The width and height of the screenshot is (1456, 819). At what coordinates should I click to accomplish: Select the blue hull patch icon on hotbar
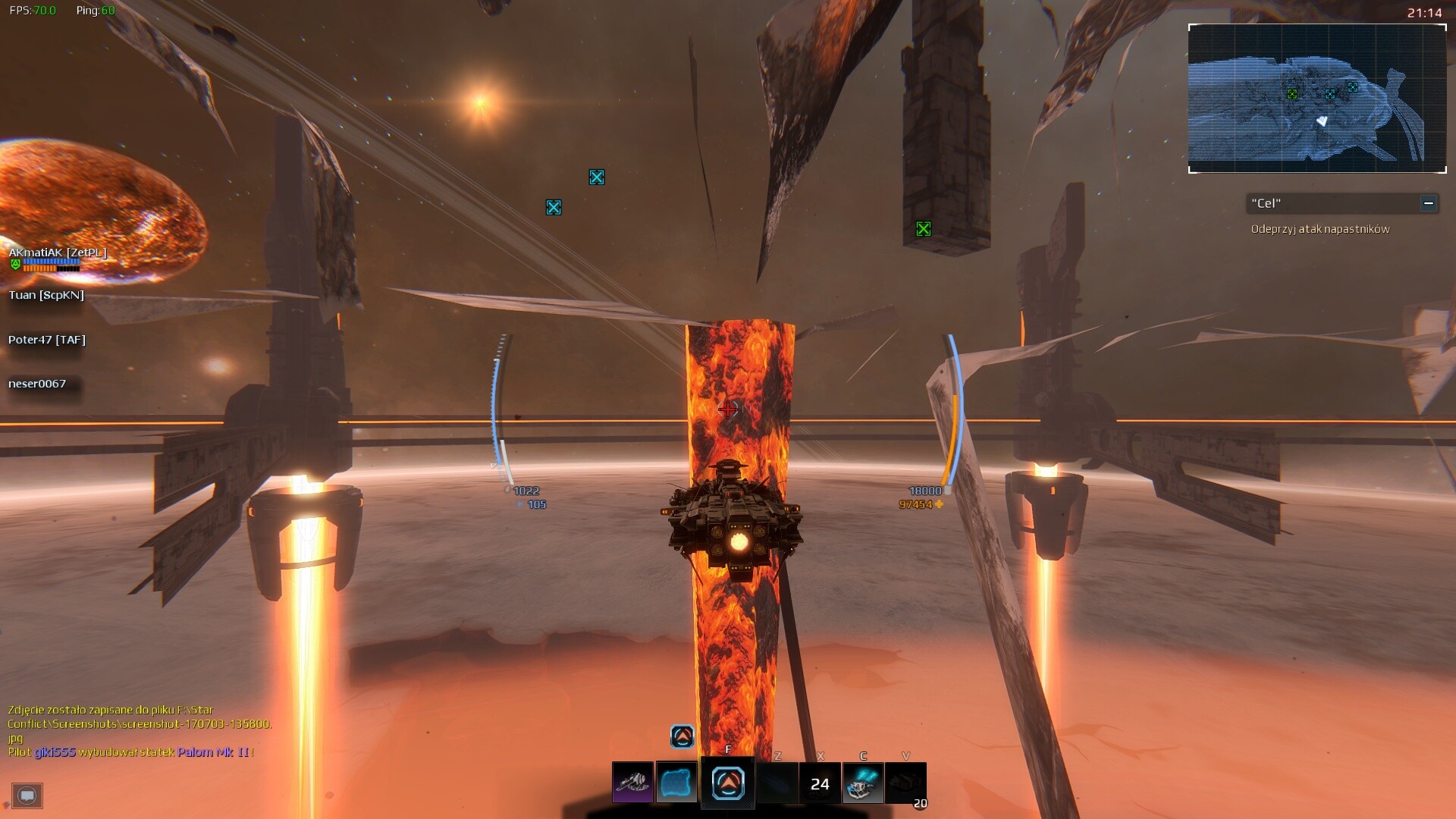[x=676, y=783]
